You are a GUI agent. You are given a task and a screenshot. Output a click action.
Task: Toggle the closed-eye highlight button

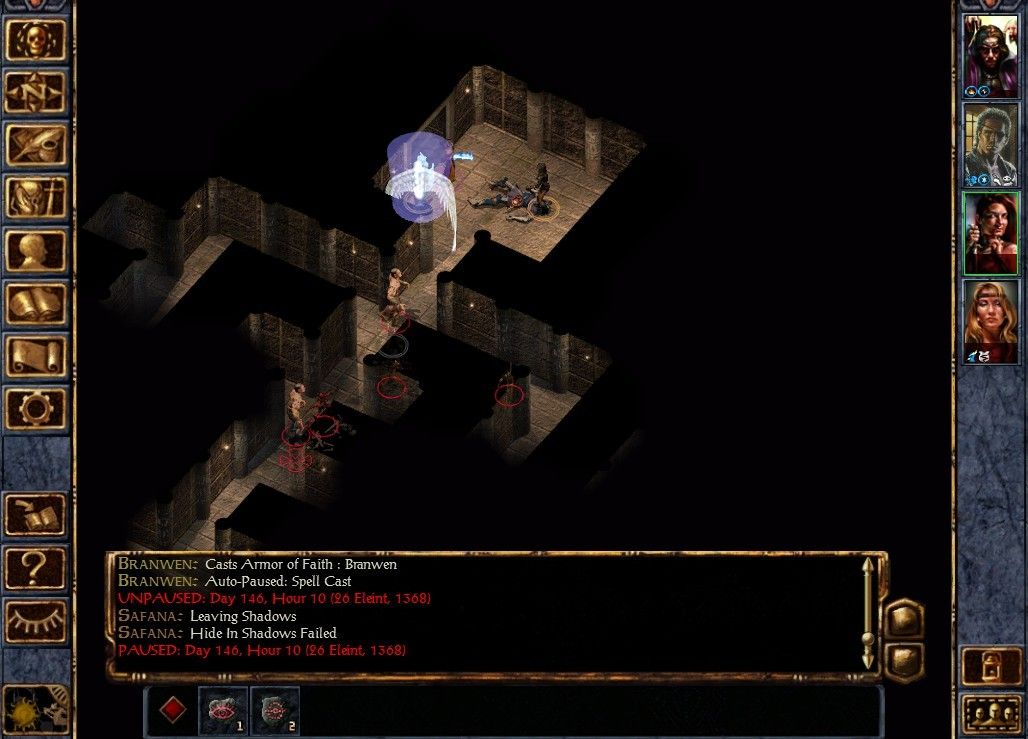point(36,621)
